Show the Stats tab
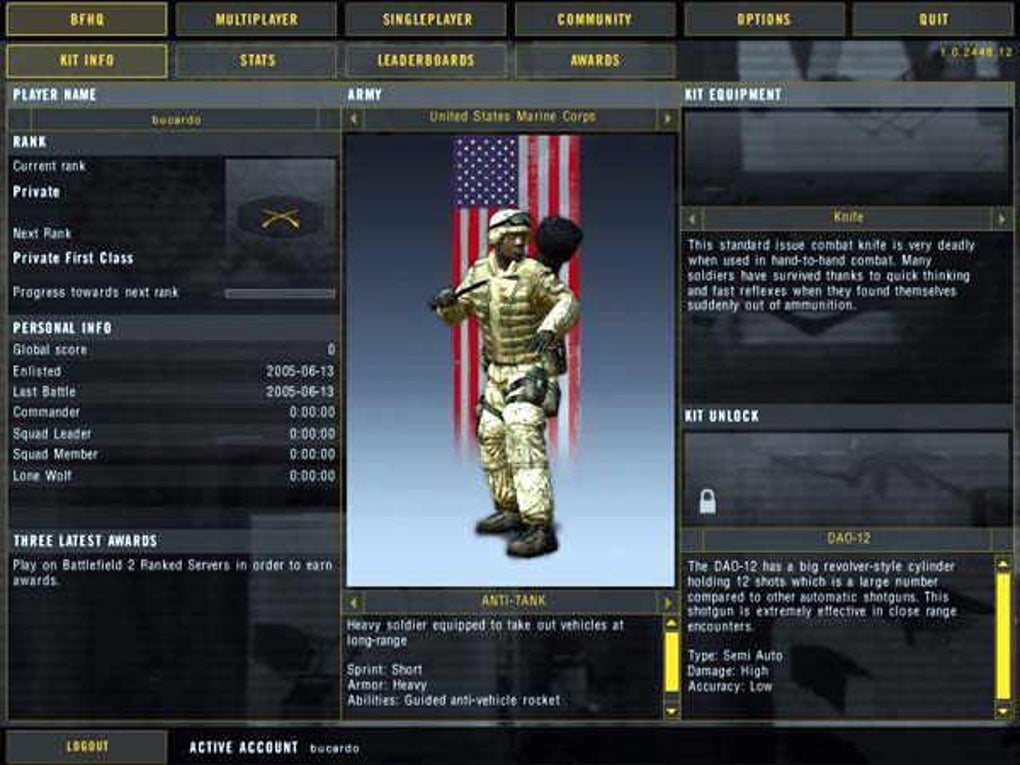Viewport: 1020px width, 765px height. tap(256, 61)
